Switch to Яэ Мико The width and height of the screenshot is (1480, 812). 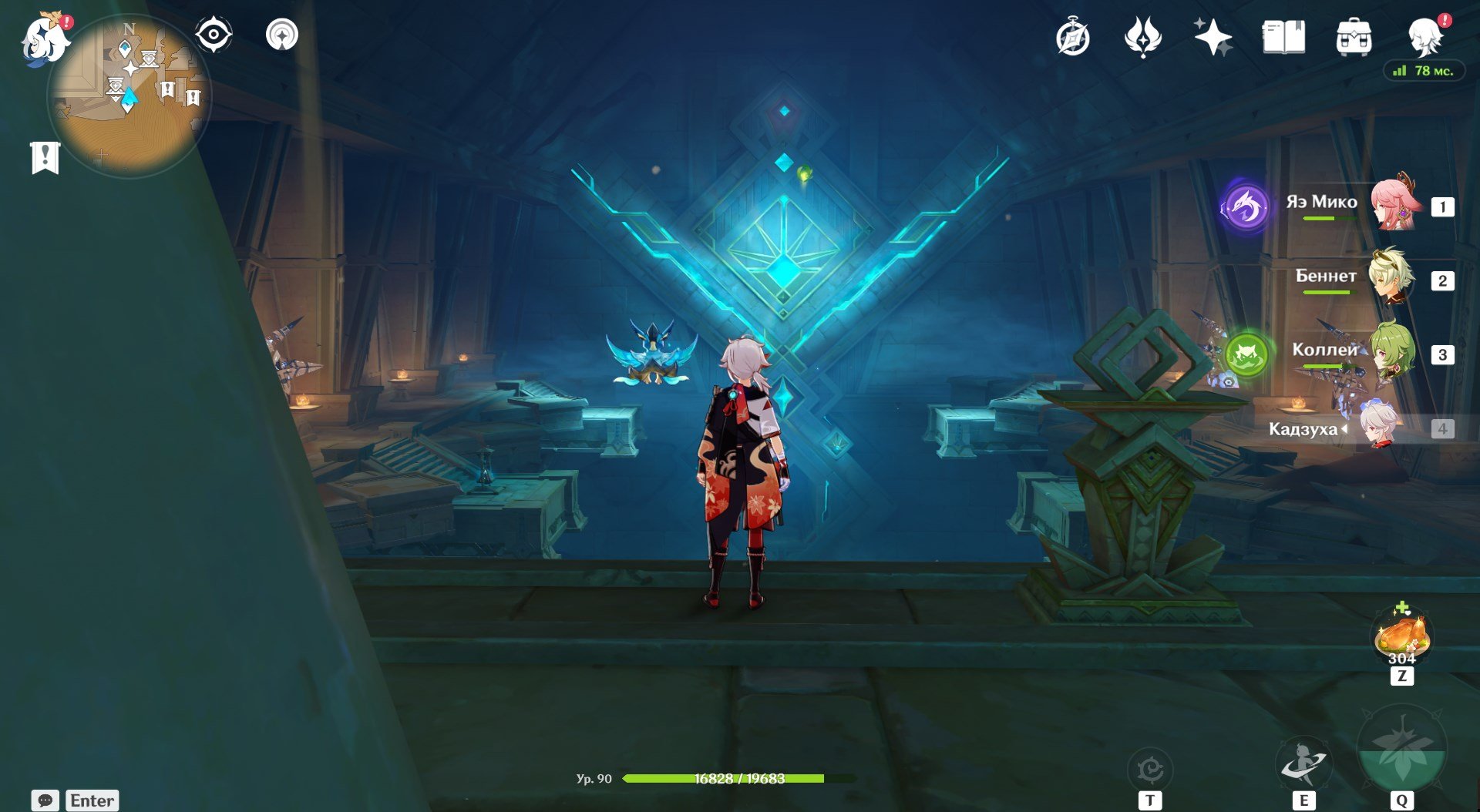[x=1392, y=205]
